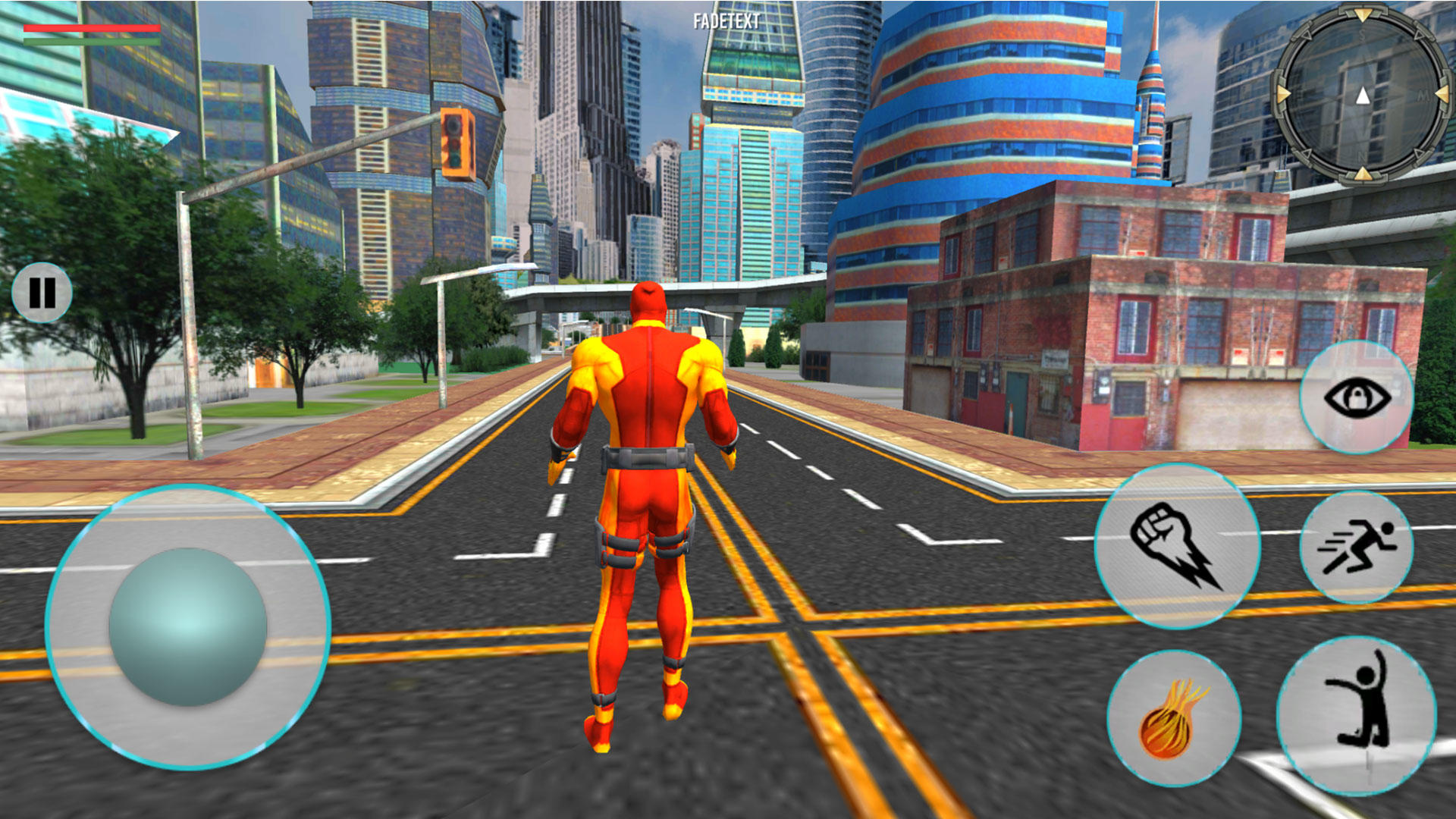
Task: Tap the M marker on the compass dial
Action: pos(1423,95)
